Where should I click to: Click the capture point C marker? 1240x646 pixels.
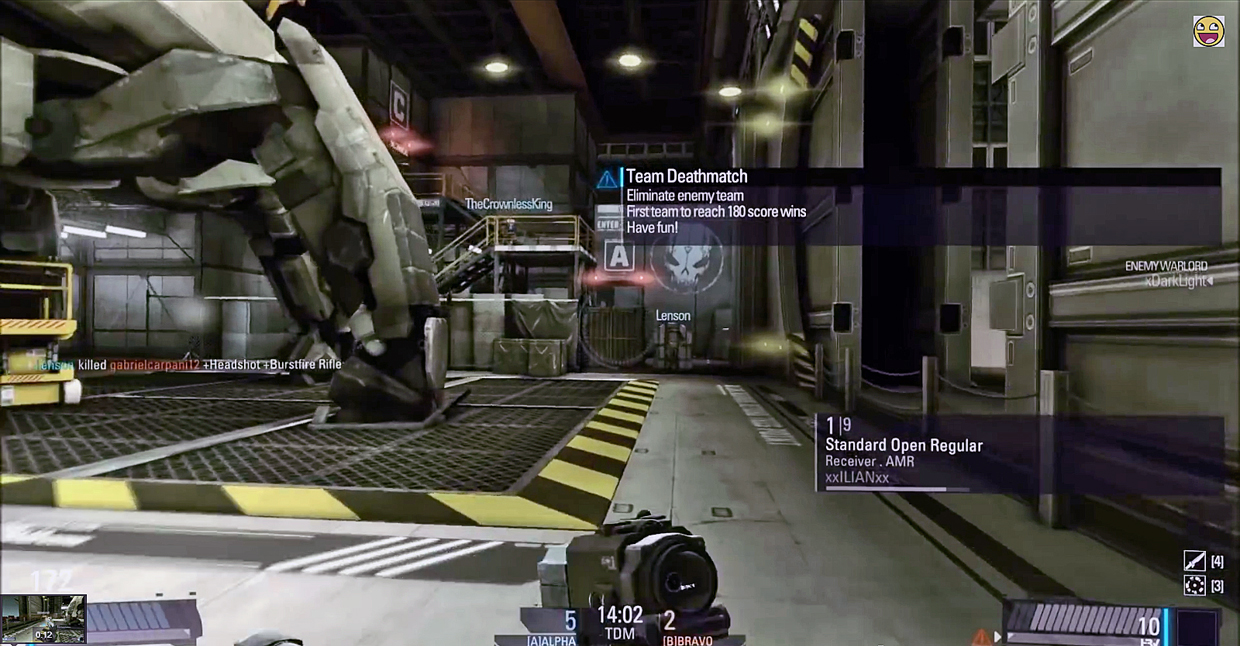click(x=399, y=102)
